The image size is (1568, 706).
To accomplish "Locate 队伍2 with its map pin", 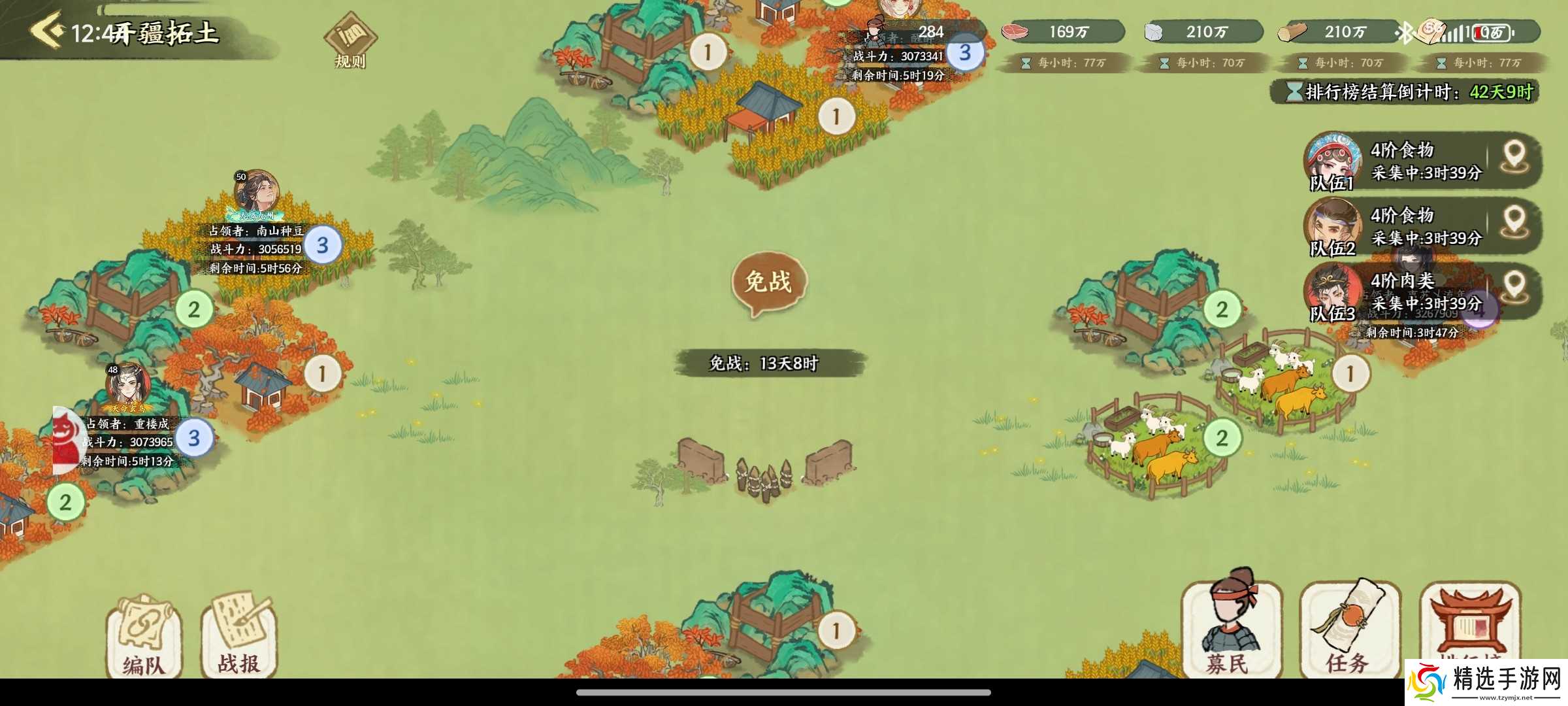I will coord(1514,224).
